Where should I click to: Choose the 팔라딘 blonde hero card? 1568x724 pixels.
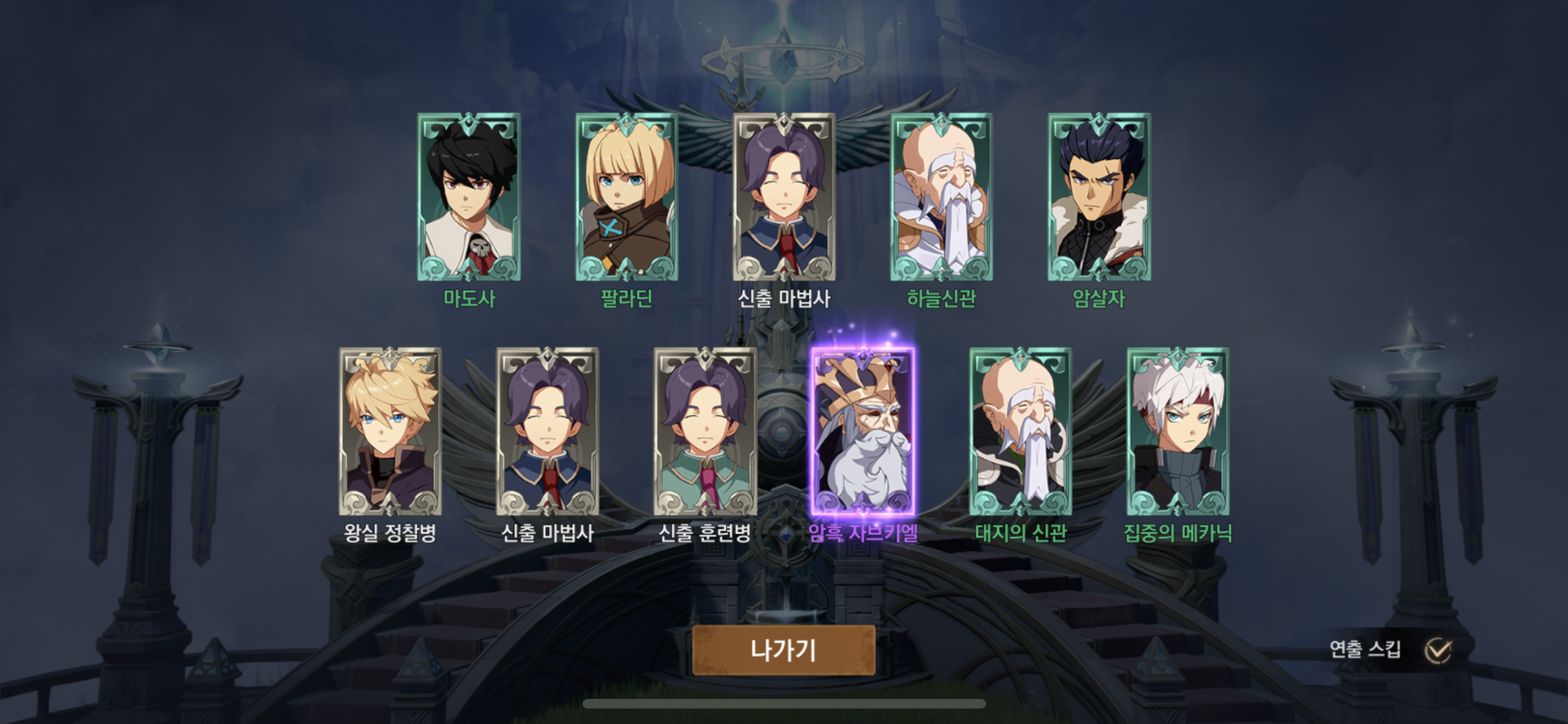pyautogui.click(x=626, y=197)
